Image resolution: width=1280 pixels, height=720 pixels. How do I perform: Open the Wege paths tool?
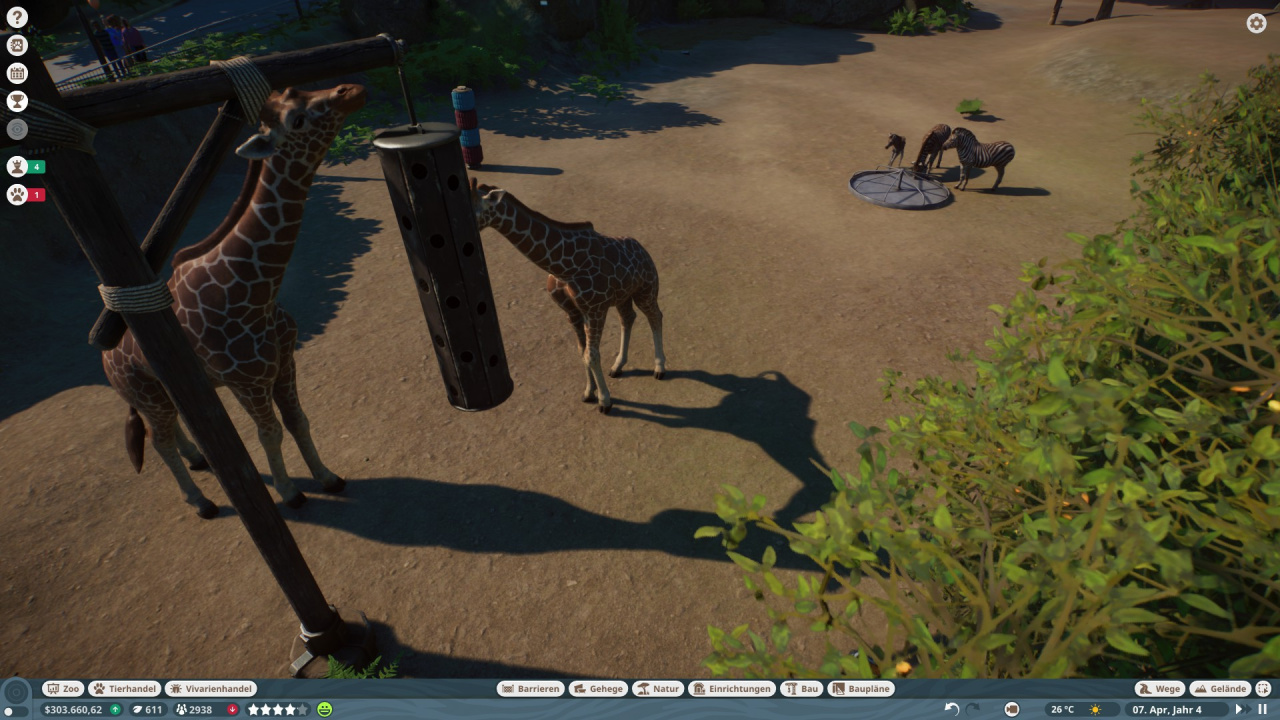pos(1159,689)
